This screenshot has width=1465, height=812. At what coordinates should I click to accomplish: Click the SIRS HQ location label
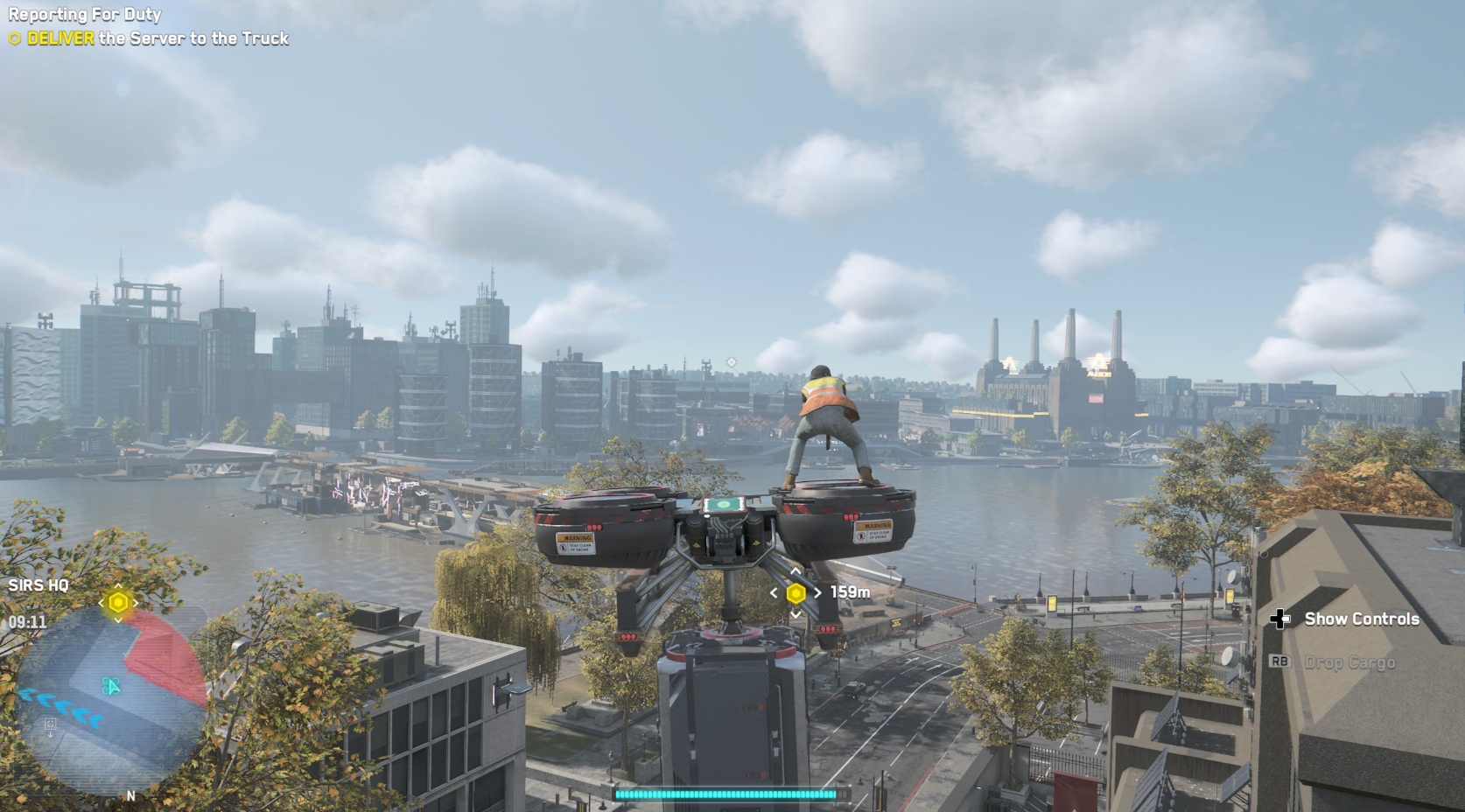click(39, 583)
